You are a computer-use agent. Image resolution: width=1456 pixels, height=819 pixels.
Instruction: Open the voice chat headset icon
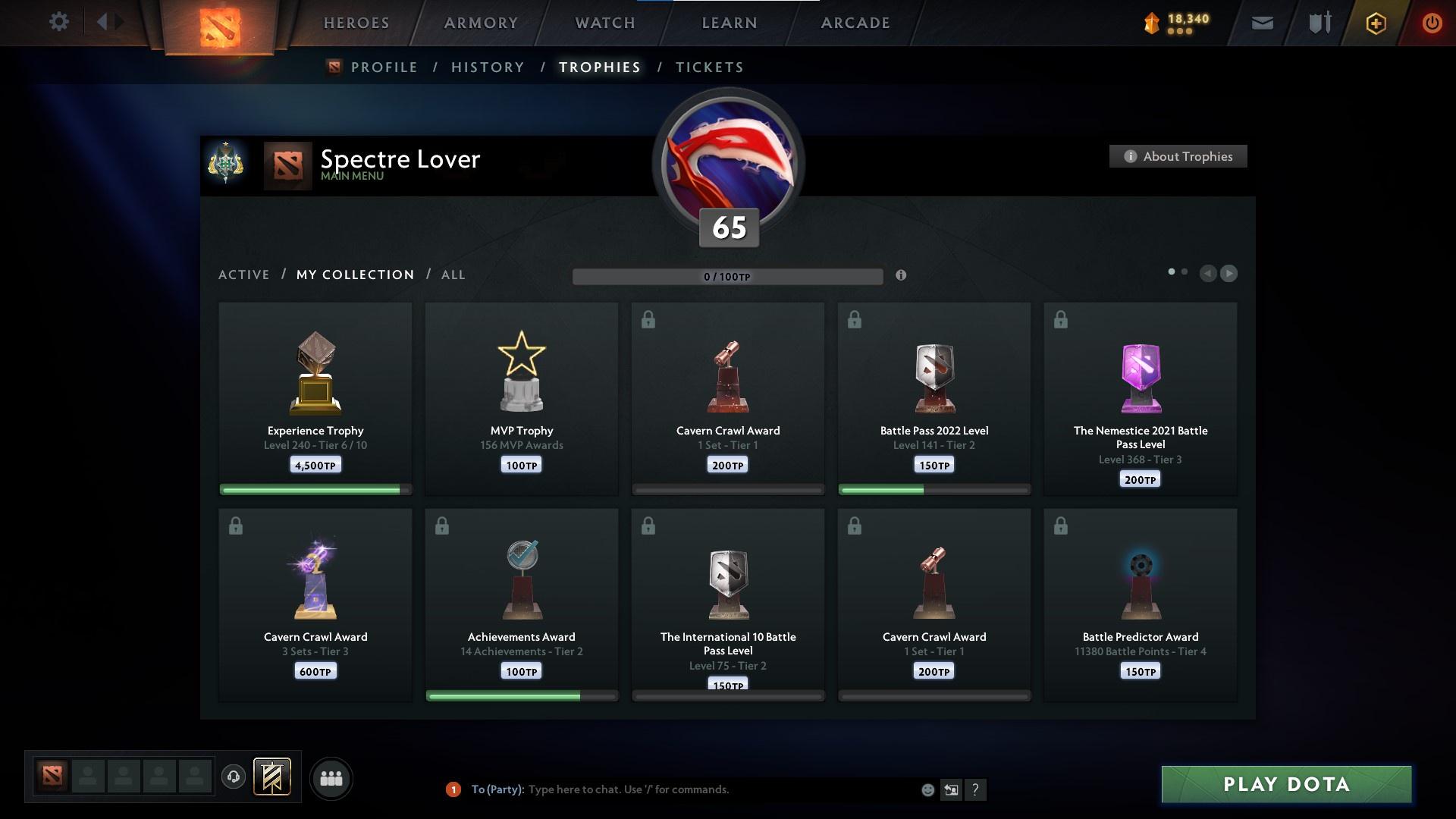coord(233,777)
